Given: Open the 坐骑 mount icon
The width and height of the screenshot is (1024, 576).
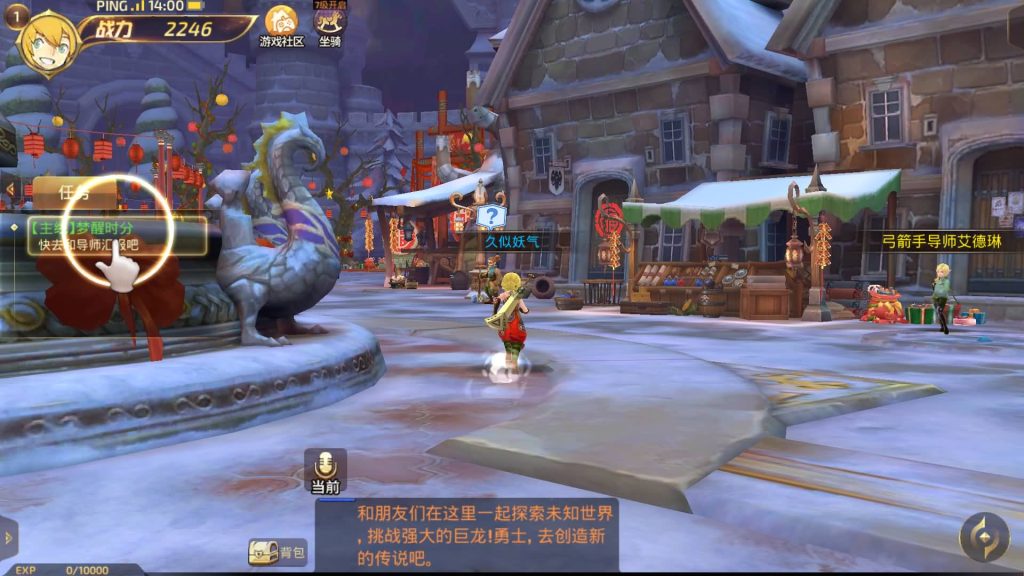Looking at the screenshot, I should (329, 25).
